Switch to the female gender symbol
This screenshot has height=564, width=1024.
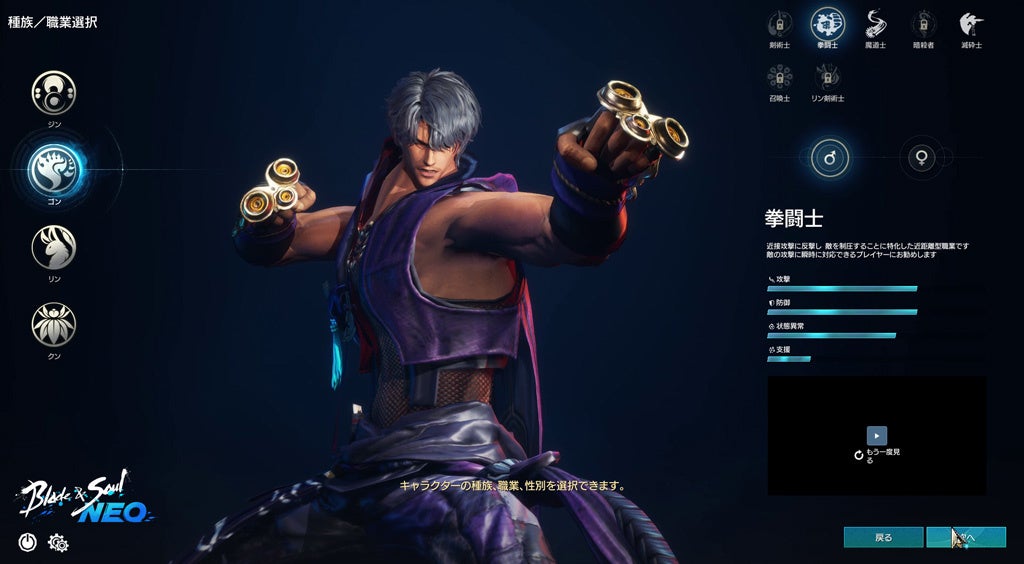[919, 158]
